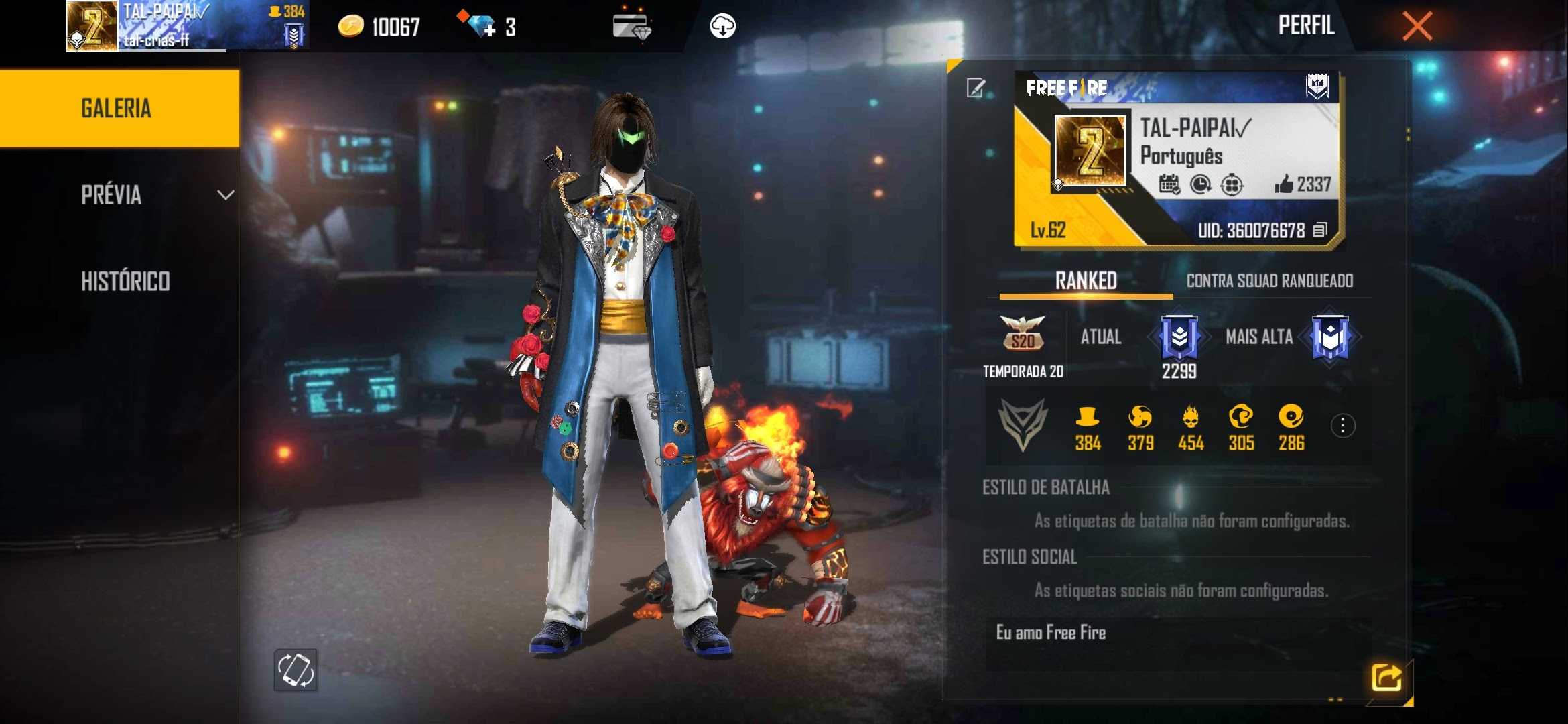This screenshot has width=1568, height=724.
Task: Edit the profile with the pencil icon
Action: pos(976,88)
